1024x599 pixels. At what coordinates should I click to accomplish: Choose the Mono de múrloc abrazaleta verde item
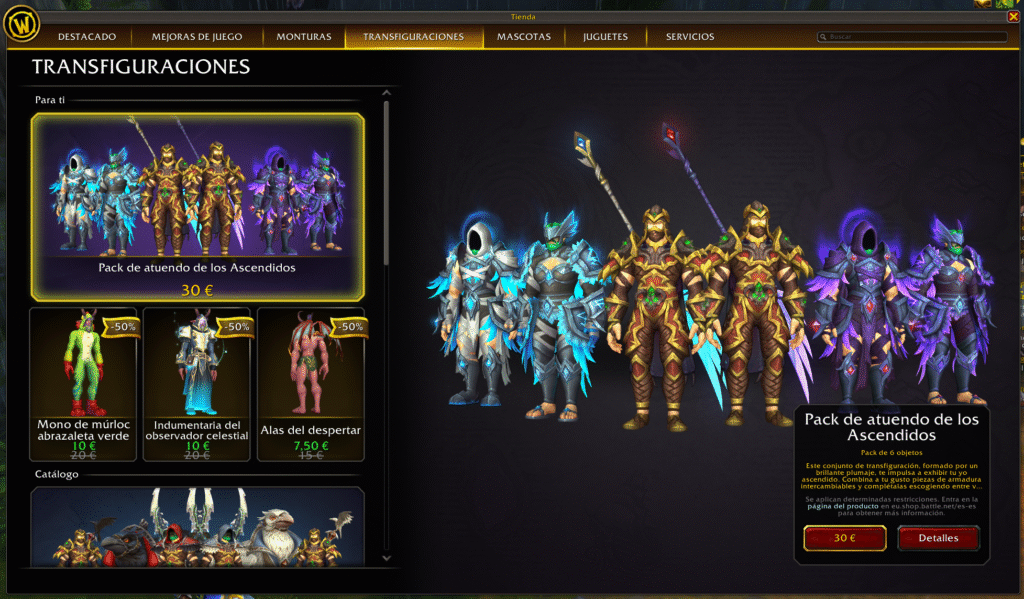pyautogui.click(x=83, y=383)
